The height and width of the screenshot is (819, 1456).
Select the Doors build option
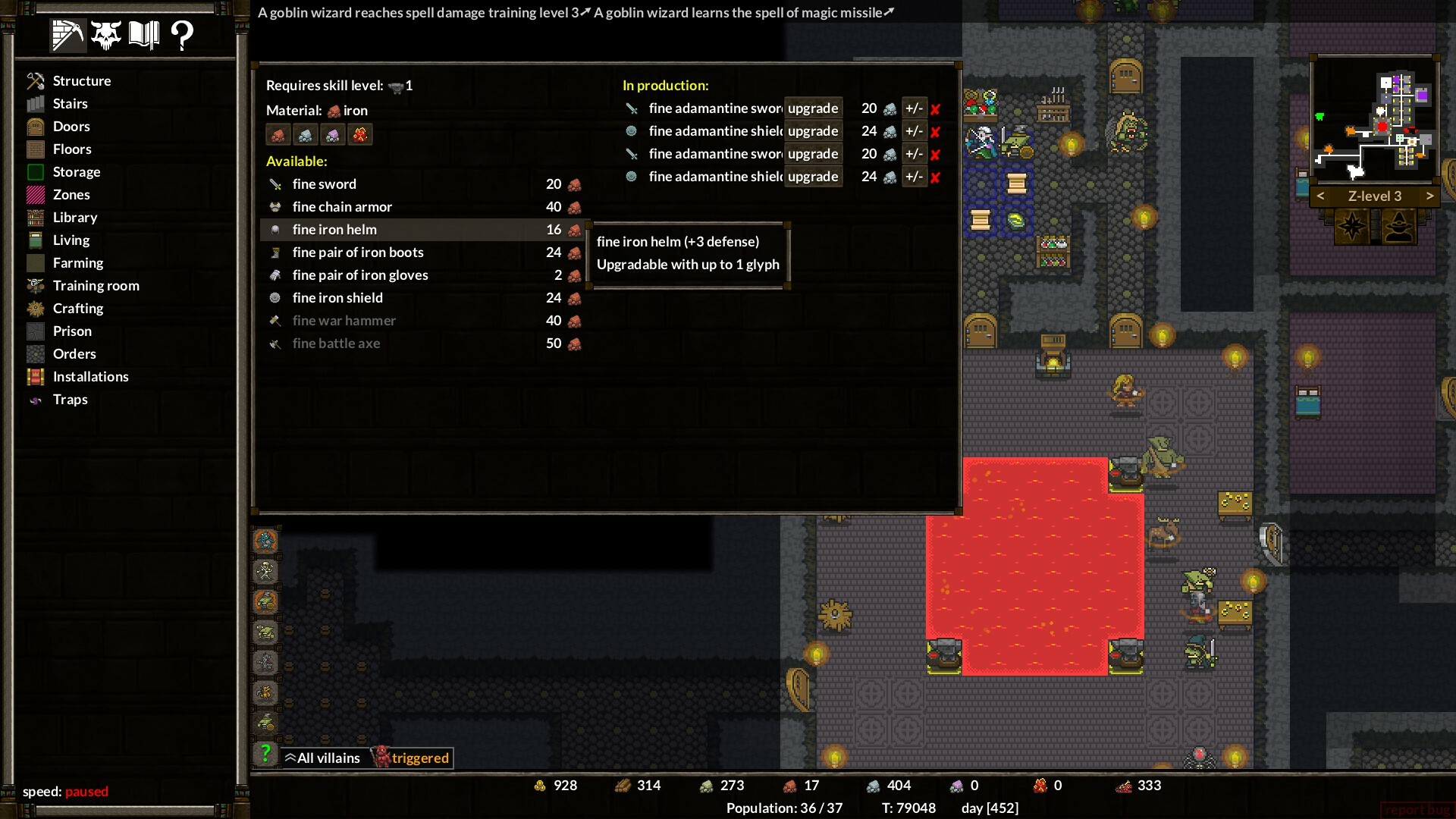(71, 126)
